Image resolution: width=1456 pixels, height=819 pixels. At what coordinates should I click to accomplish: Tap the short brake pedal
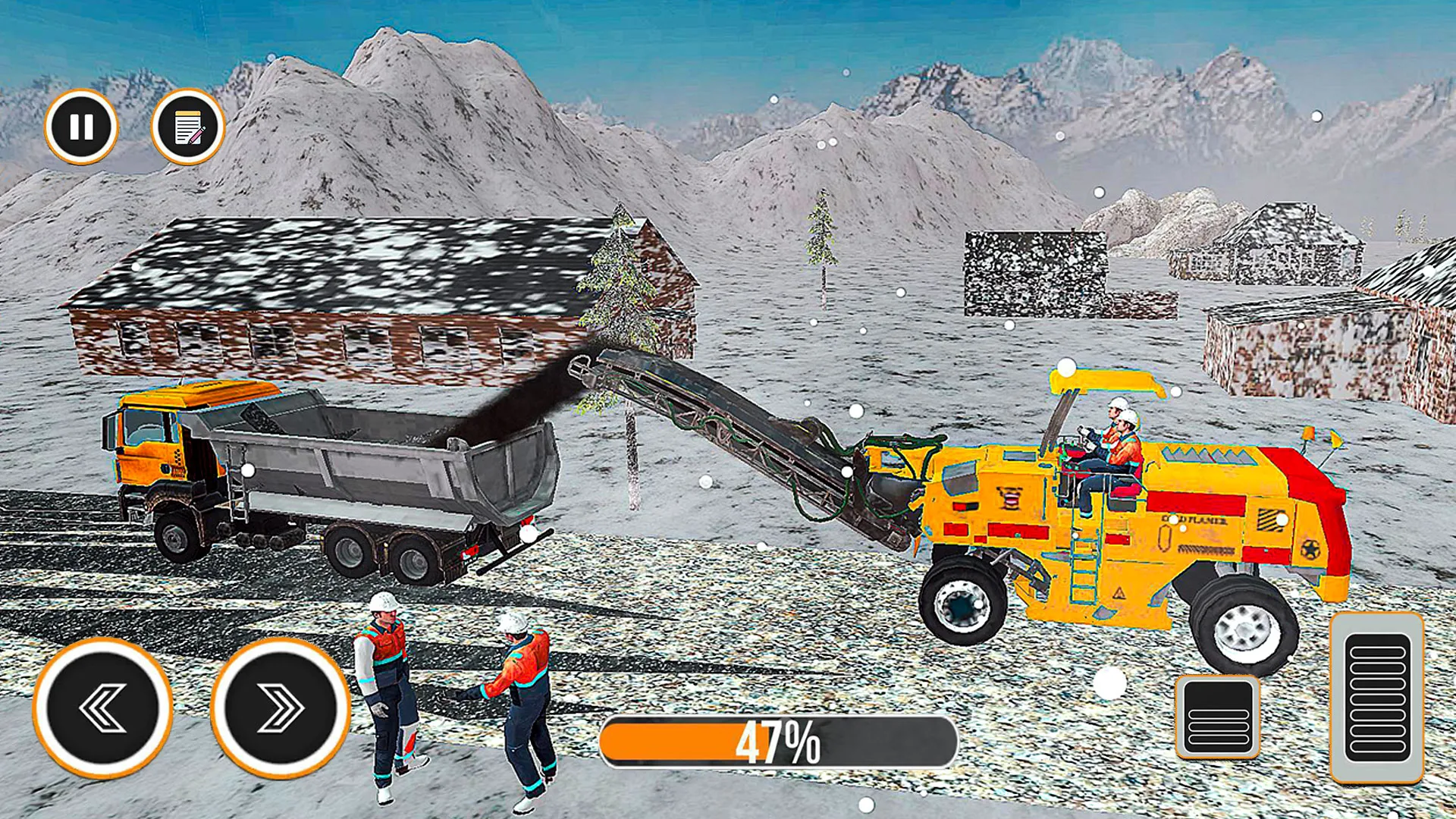coord(1218,717)
